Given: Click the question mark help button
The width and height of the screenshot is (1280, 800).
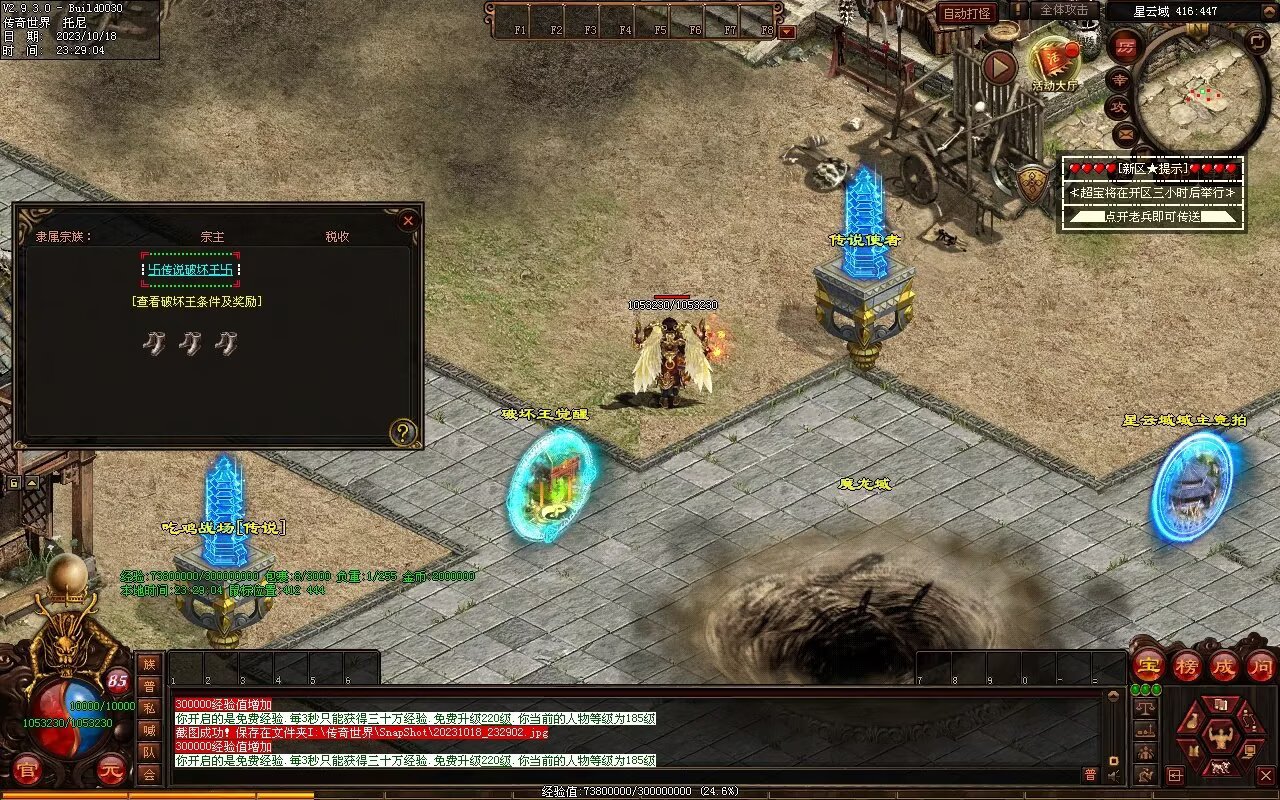Looking at the screenshot, I should [403, 432].
